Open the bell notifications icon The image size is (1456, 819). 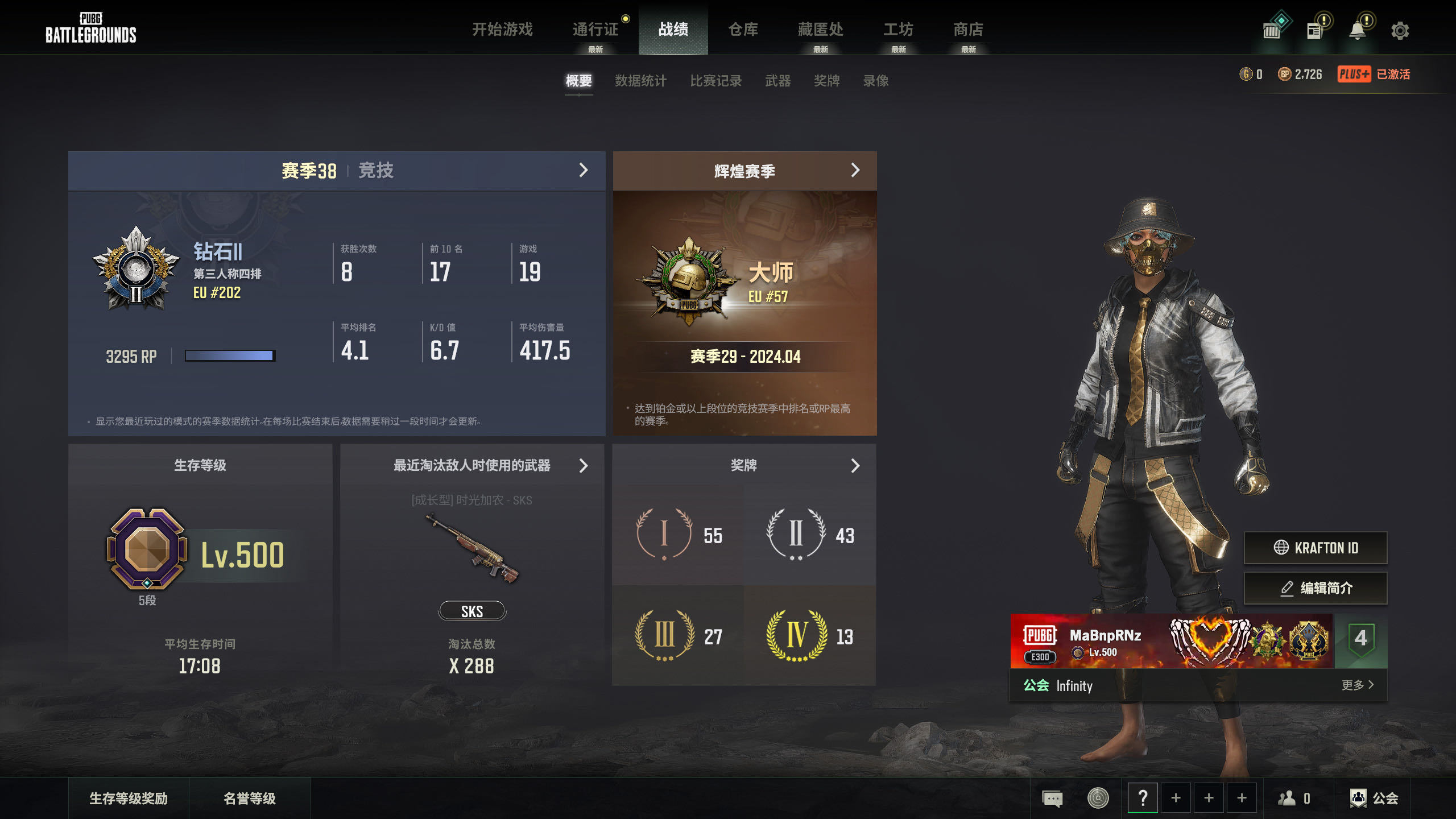point(1358,31)
